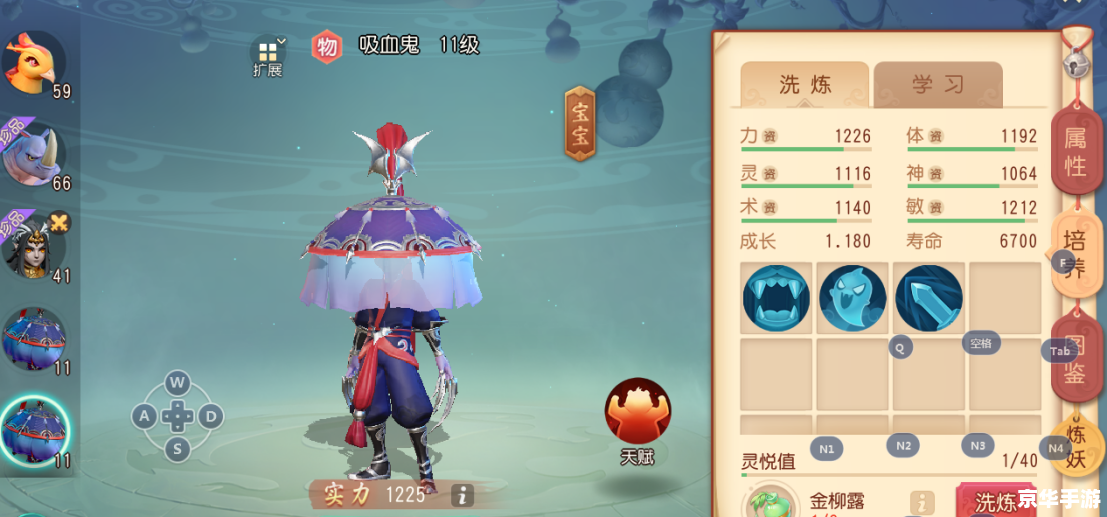Select the crowned woman pet level 41

tap(33, 245)
